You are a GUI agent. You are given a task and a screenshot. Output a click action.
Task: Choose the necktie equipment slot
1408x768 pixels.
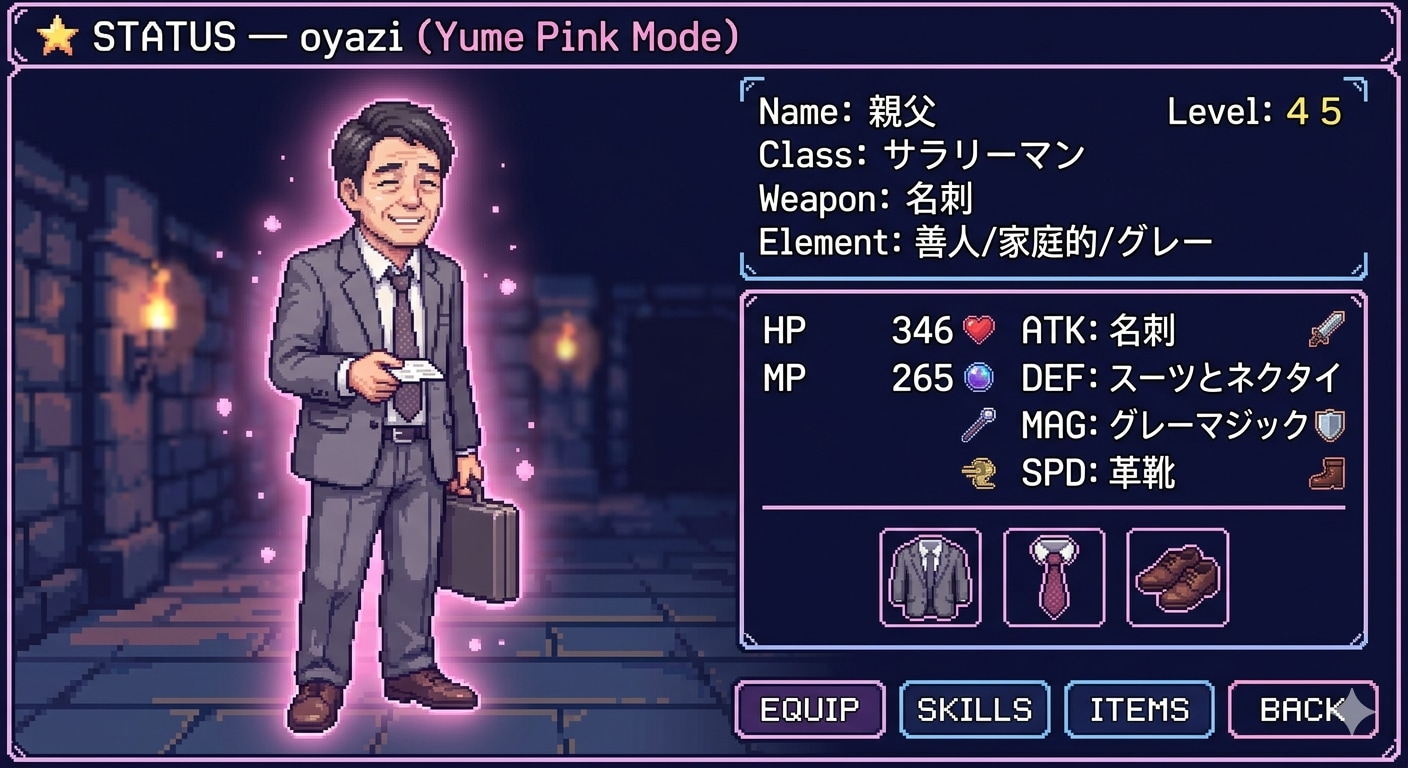1054,578
